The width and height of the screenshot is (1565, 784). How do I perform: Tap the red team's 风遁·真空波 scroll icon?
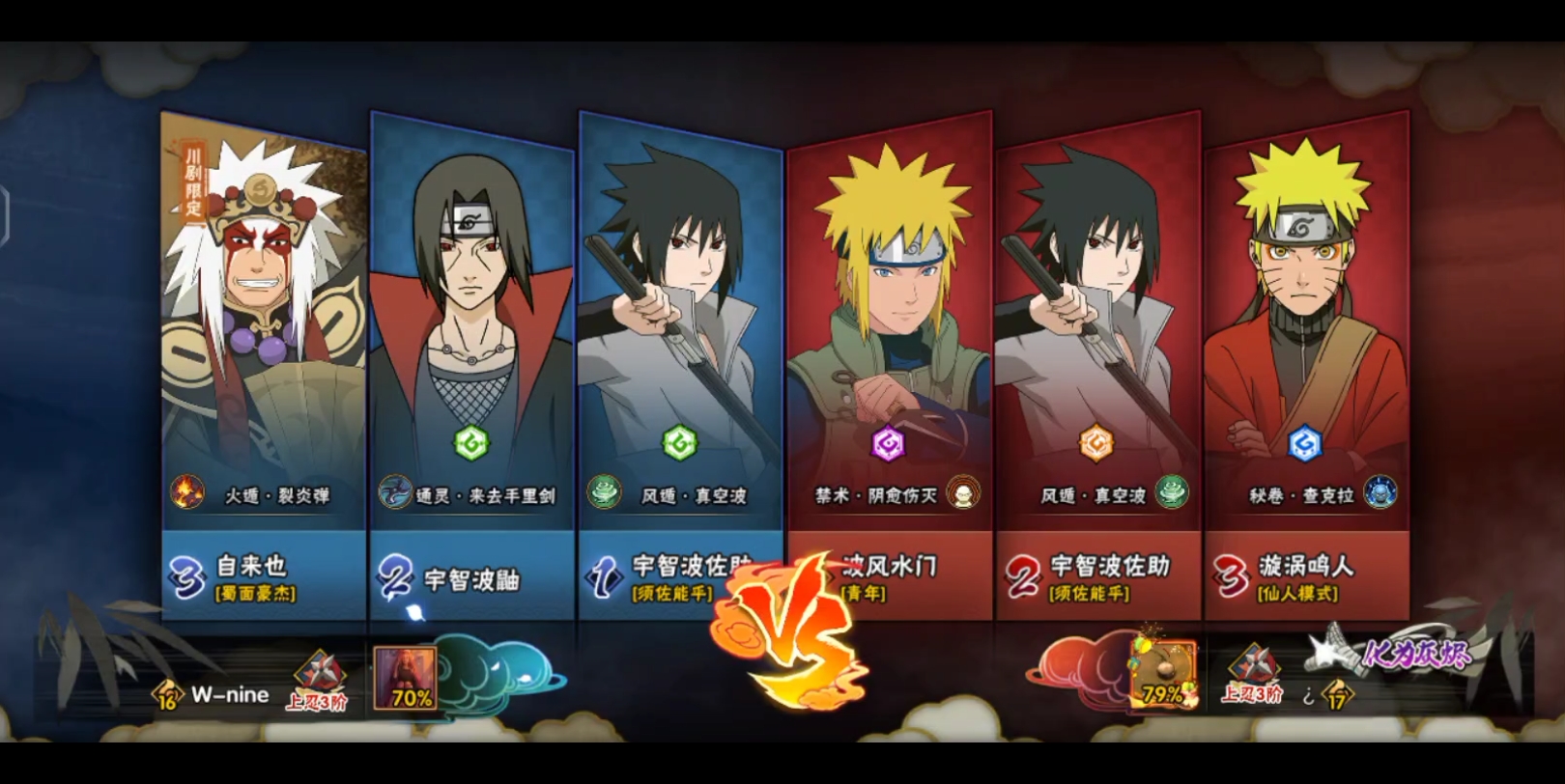(x=1171, y=492)
